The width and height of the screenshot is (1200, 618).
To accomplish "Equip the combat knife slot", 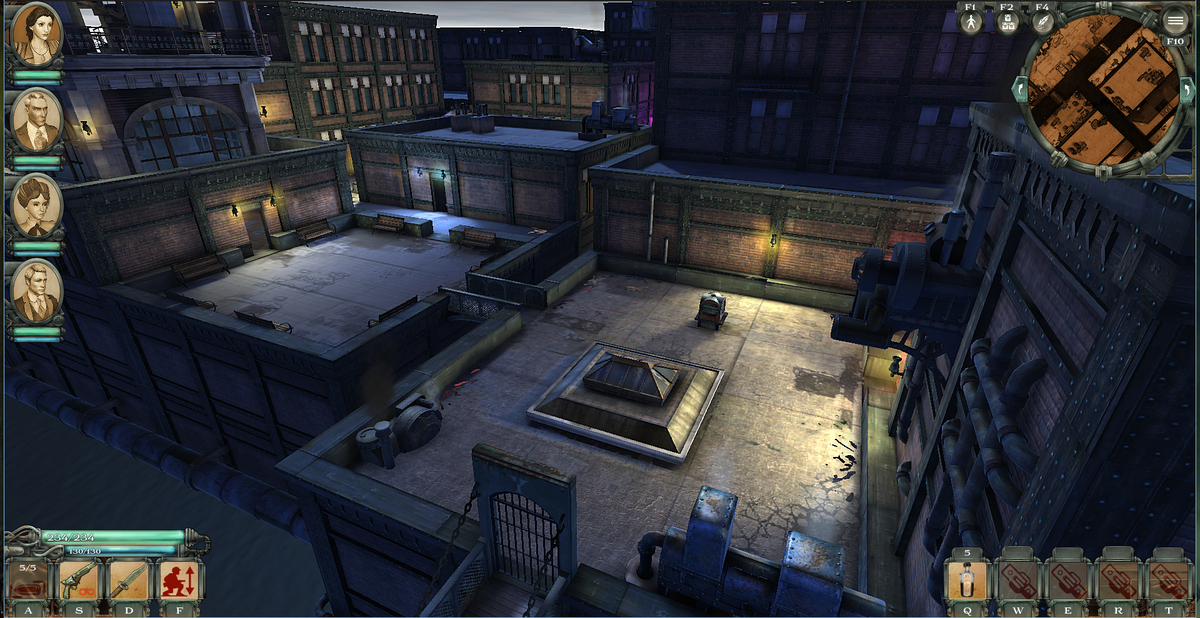I will tap(130, 580).
